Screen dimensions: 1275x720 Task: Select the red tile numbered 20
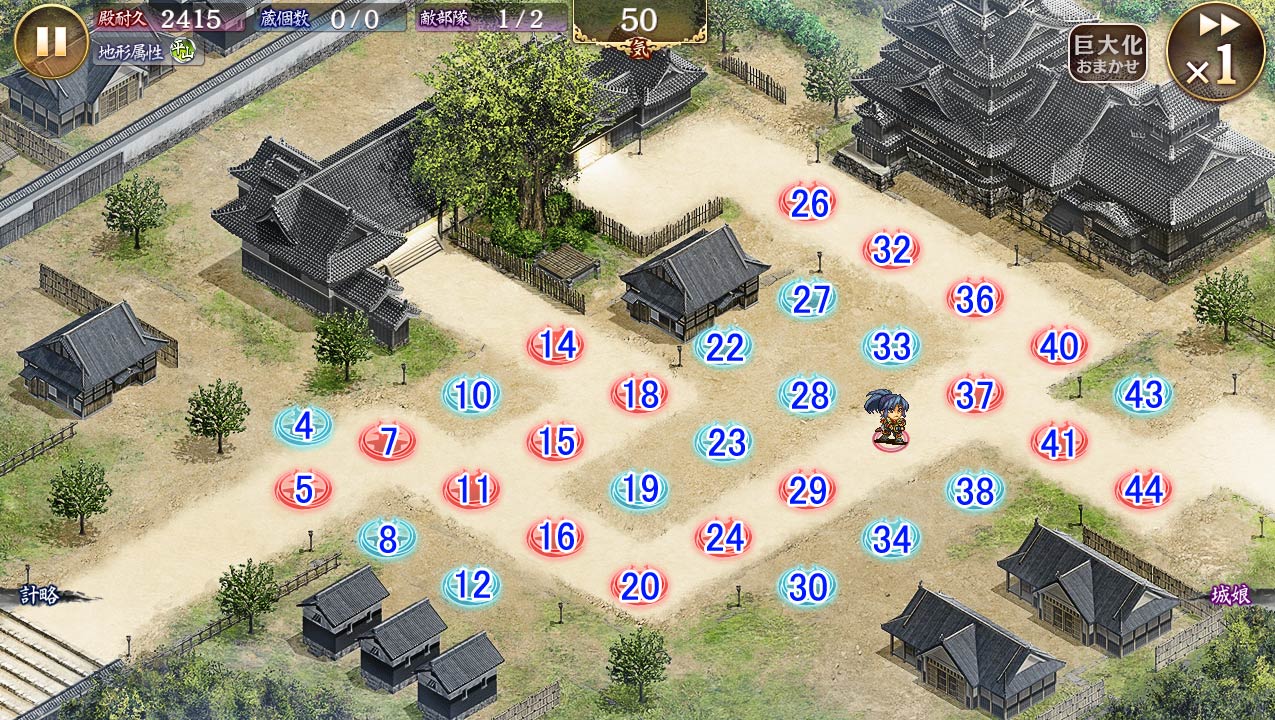640,585
